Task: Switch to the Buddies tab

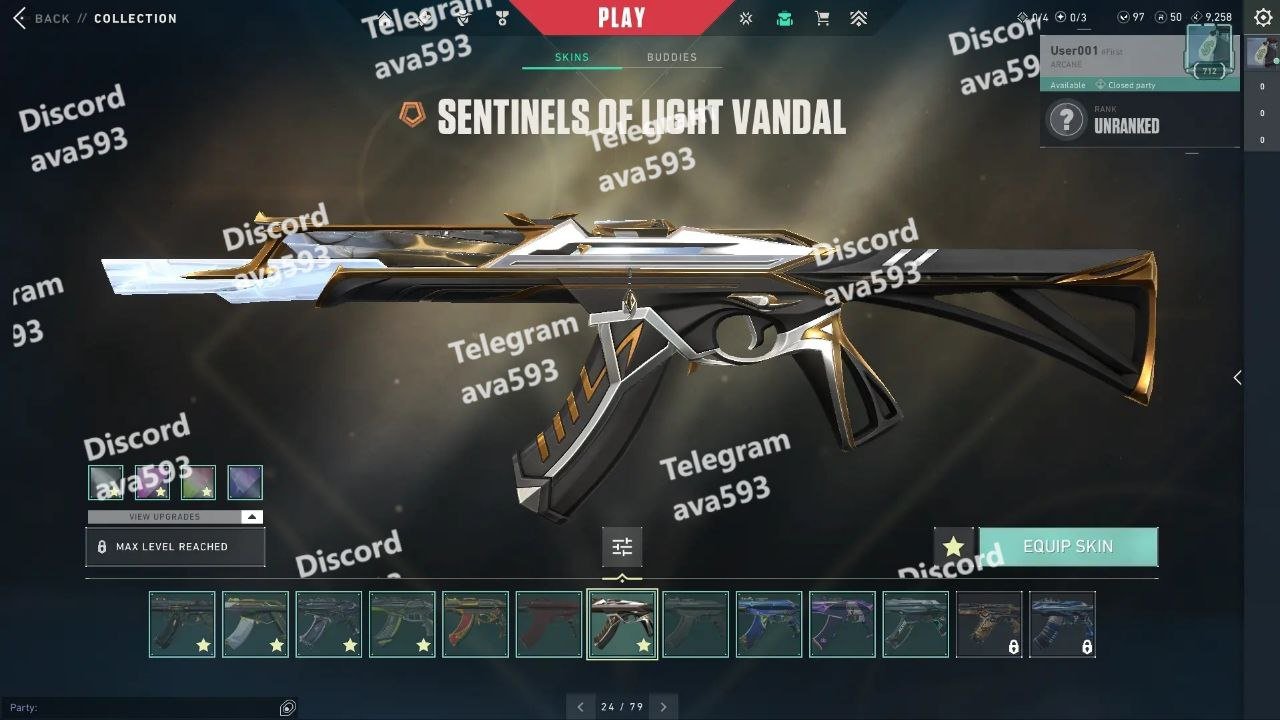Action: [671, 57]
